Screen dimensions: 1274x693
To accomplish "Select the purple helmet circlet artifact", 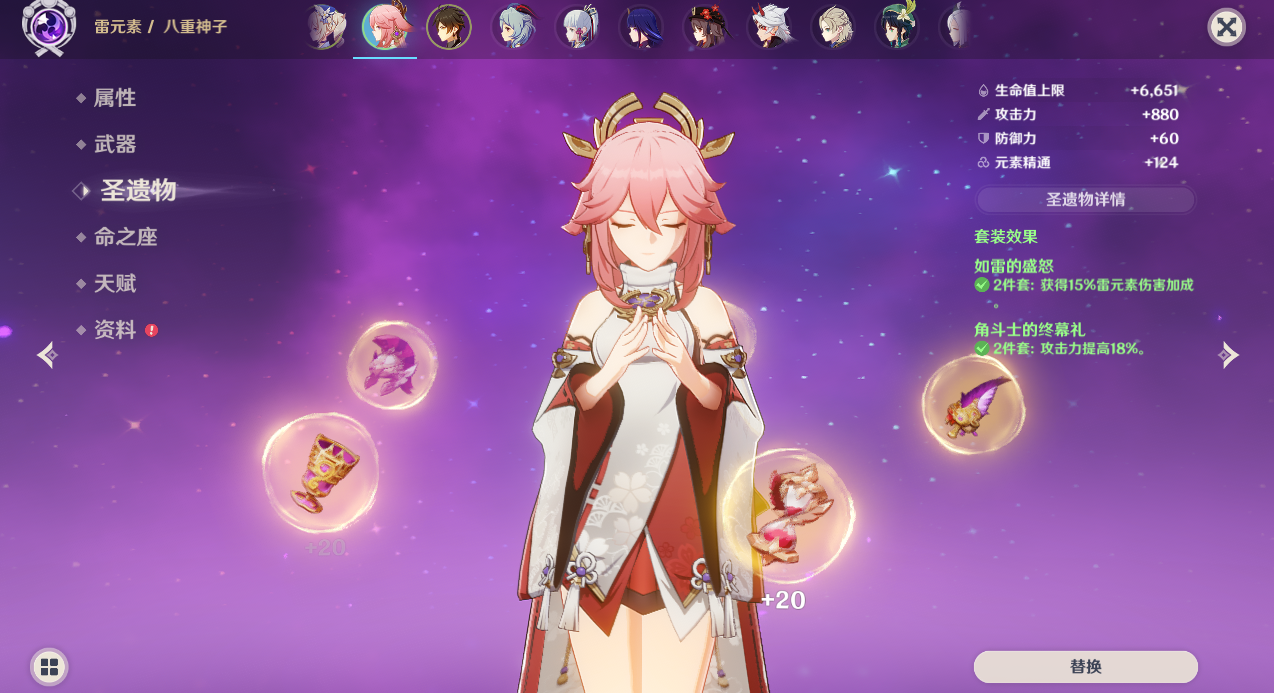I will click(391, 365).
